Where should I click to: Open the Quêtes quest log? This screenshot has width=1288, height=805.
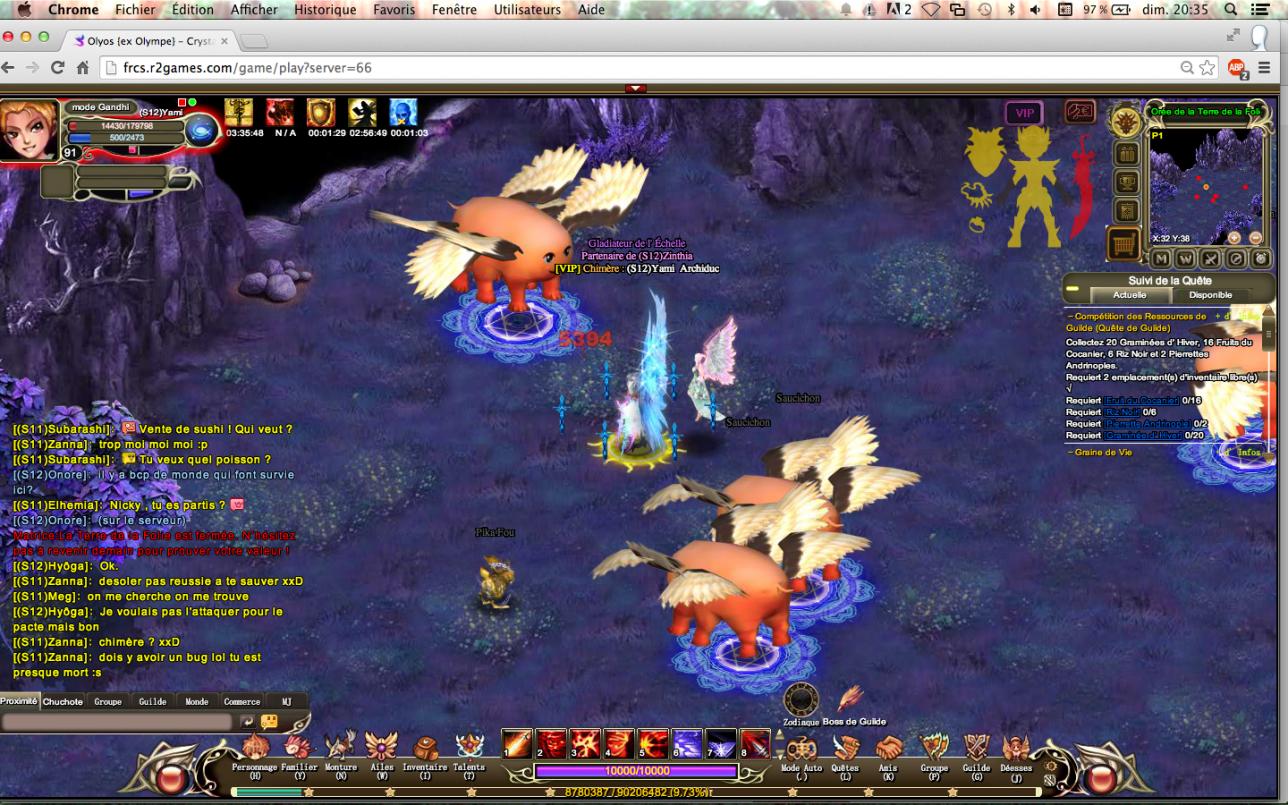coord(846,748)
